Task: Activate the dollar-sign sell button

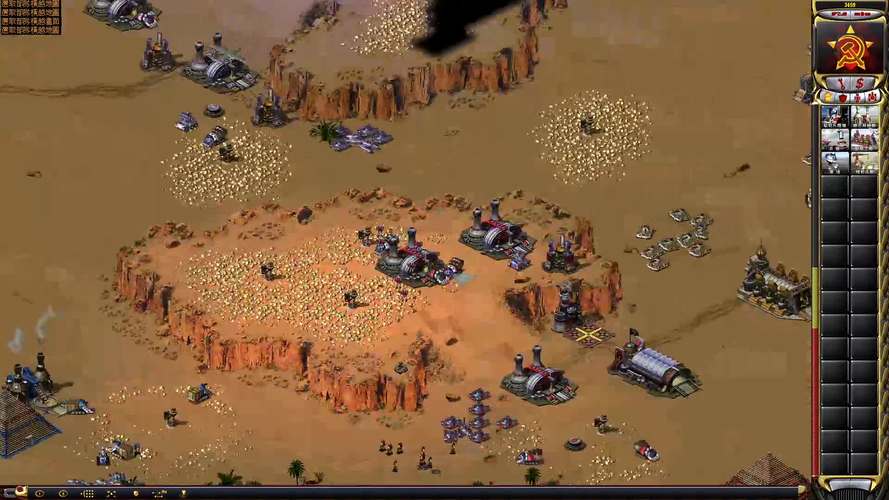Action: click(861, 82)
